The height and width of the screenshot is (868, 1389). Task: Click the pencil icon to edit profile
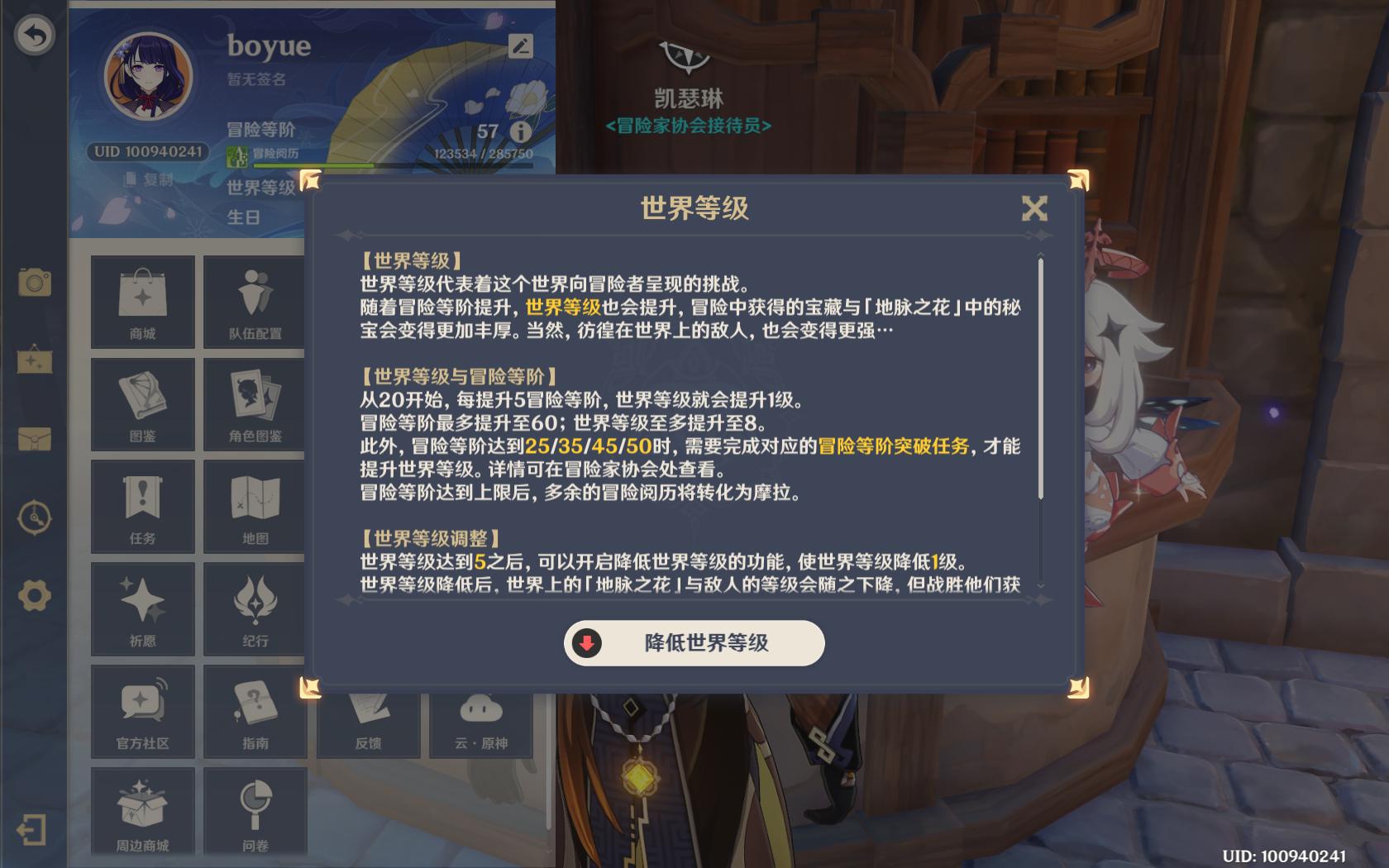click(x=519, y=47)
